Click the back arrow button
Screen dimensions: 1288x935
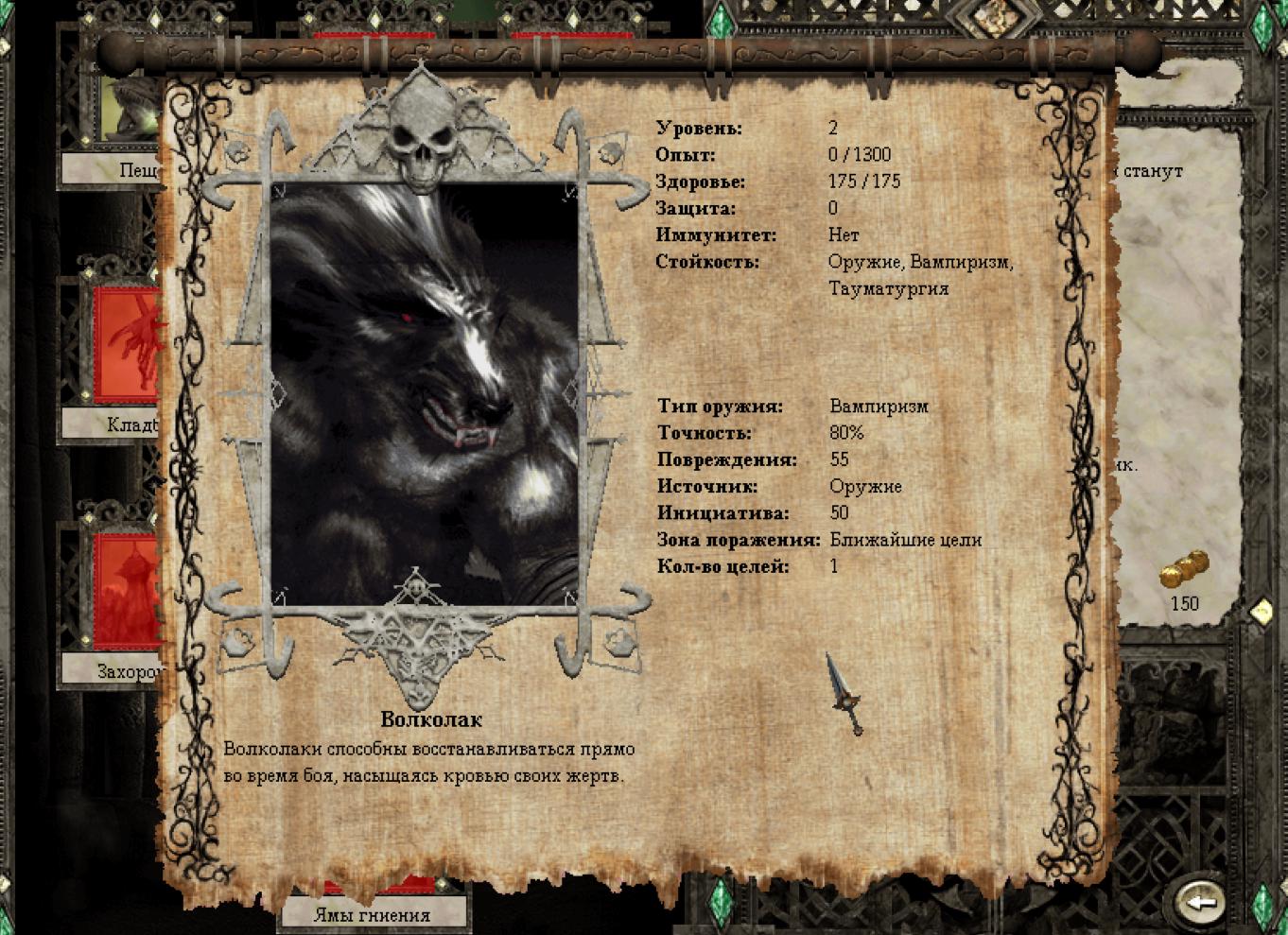coord(1202,901)
